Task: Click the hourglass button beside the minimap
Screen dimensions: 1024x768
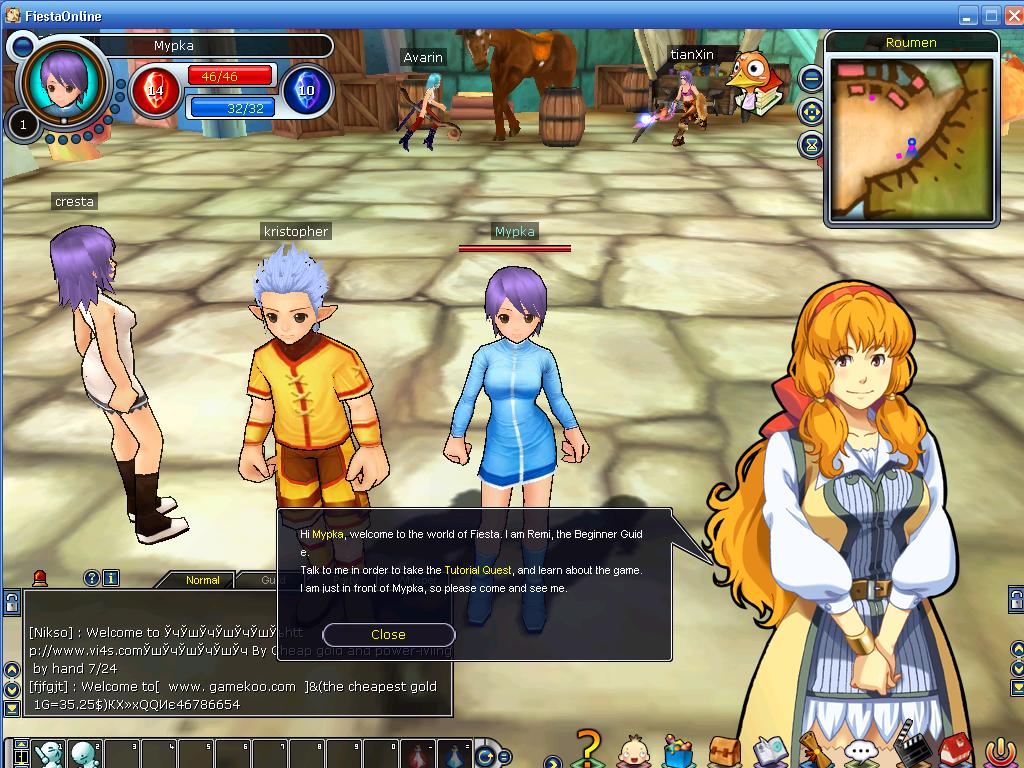Action: 811,145
